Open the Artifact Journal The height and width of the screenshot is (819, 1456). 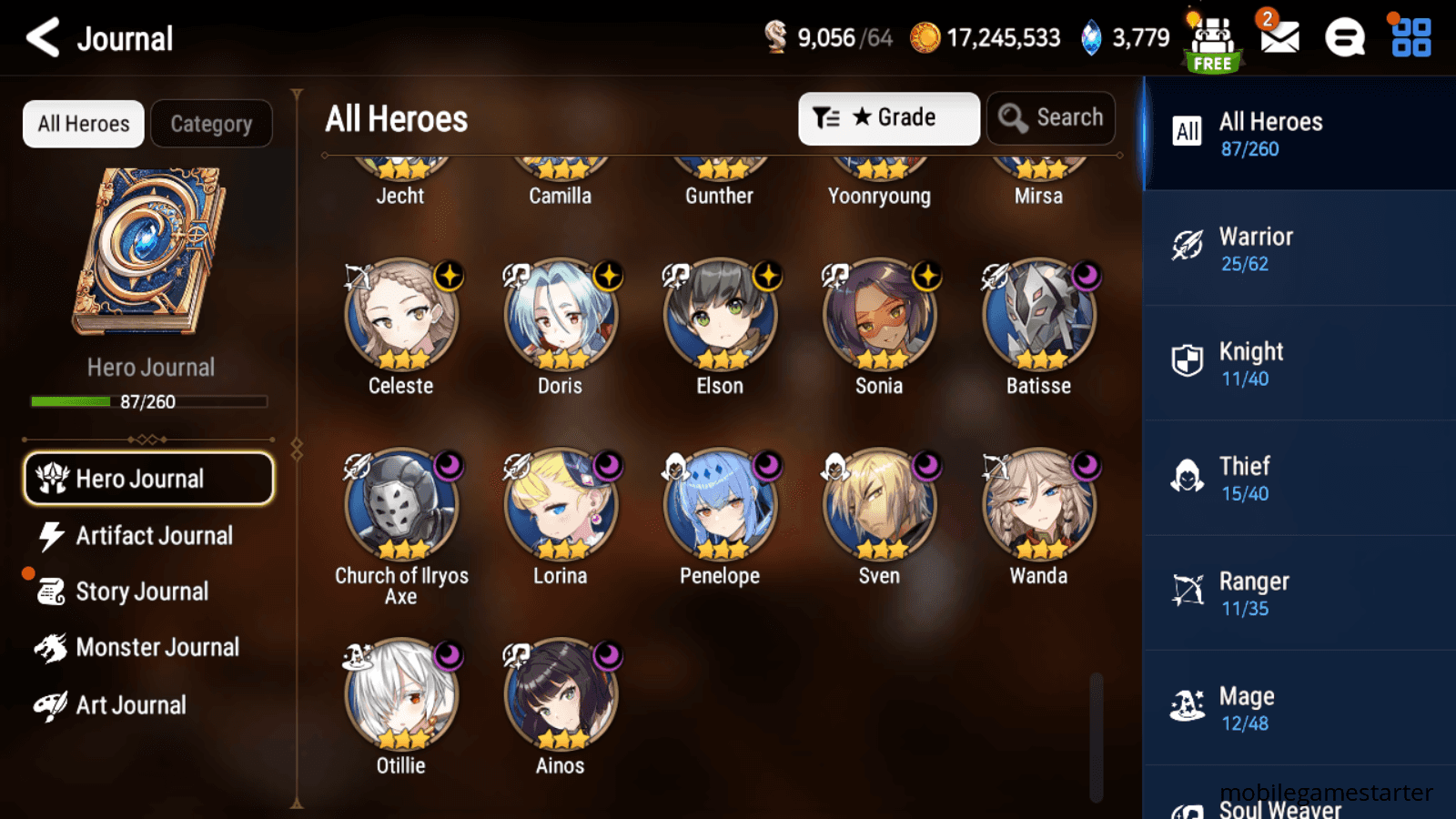[153, 536]
